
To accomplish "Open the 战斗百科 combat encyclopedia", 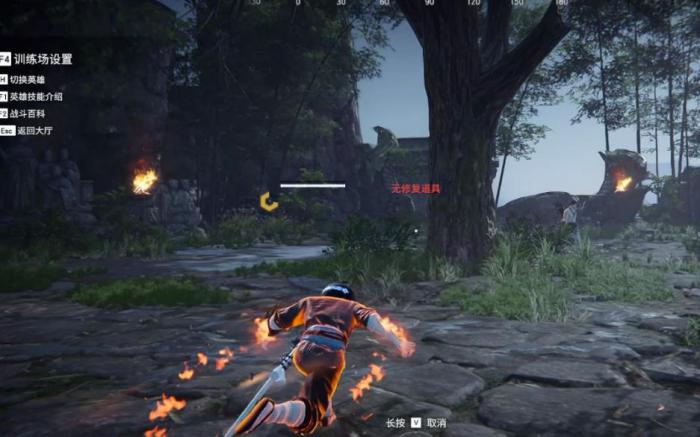I will point(28,113).
